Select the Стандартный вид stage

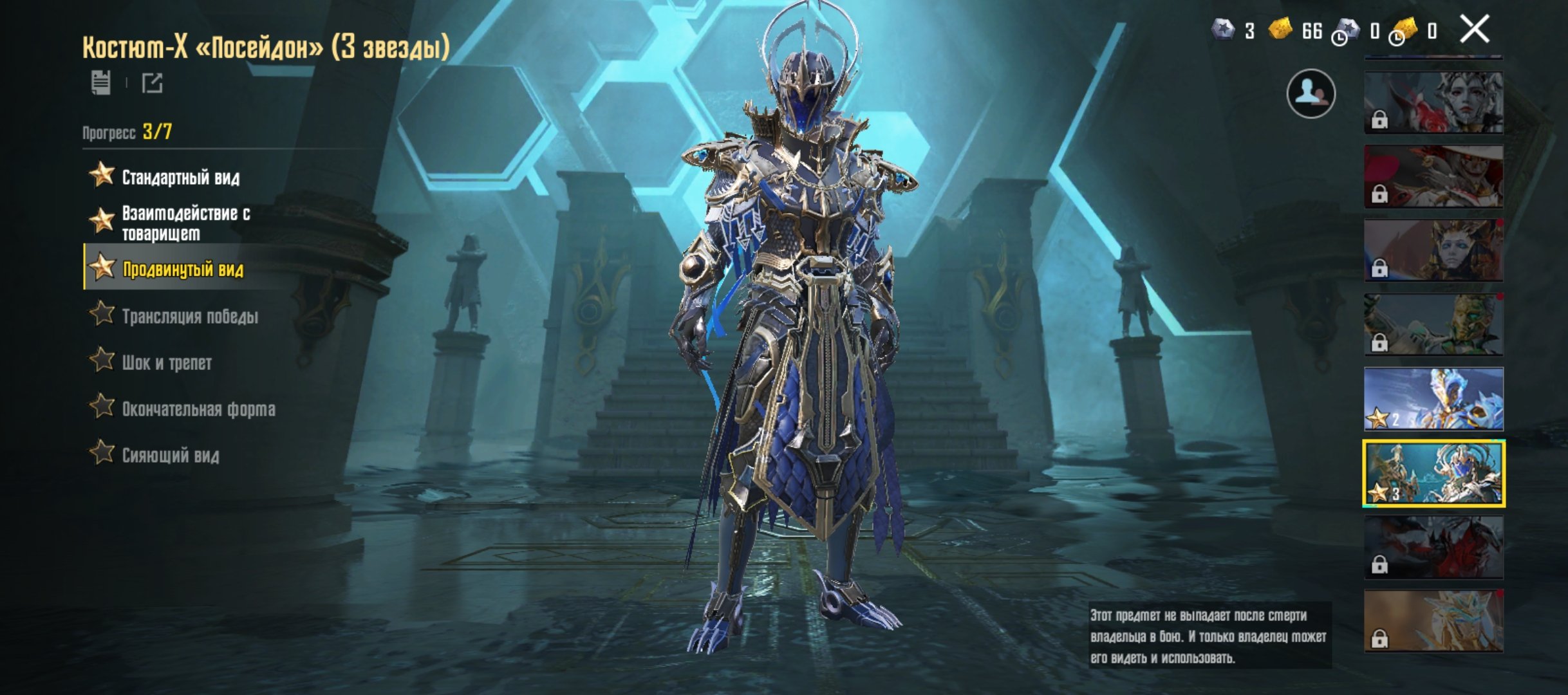180,177
